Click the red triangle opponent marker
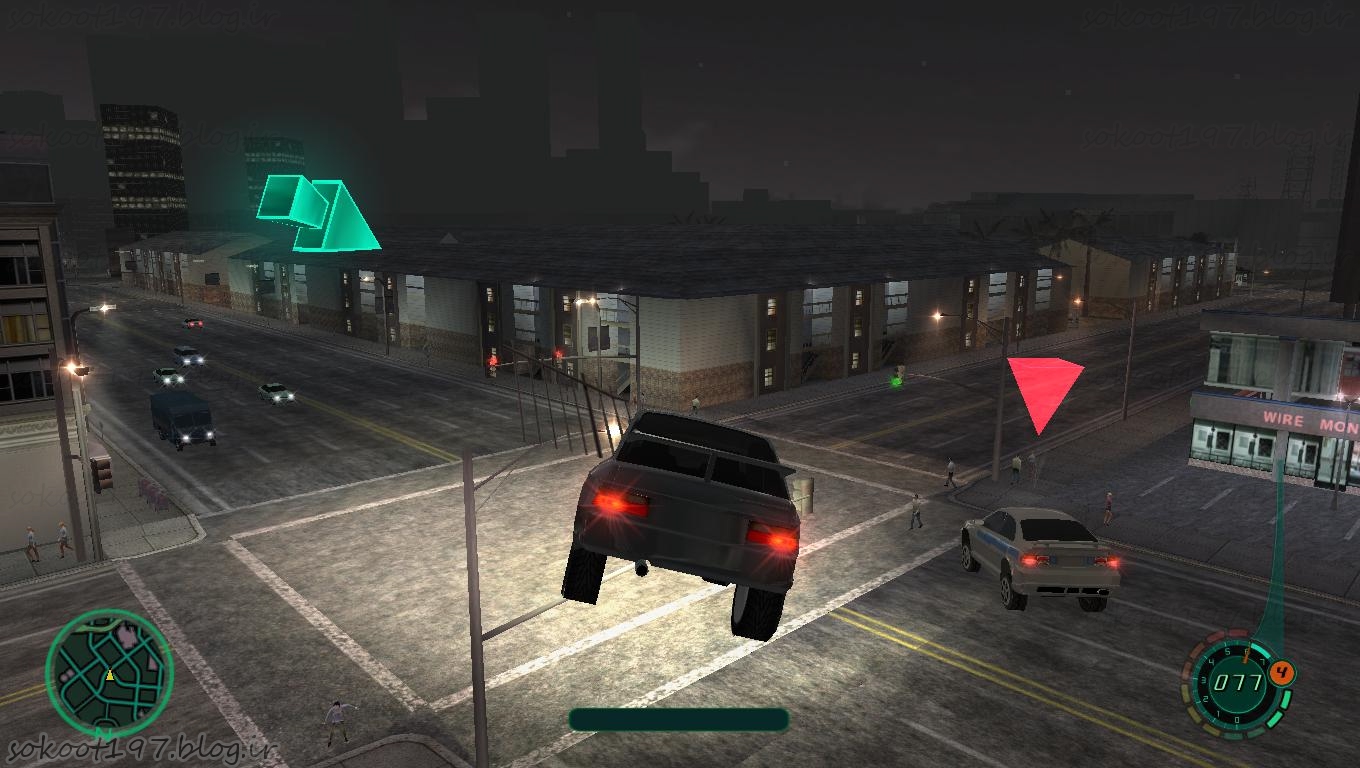 click(x=1043, y=389)
